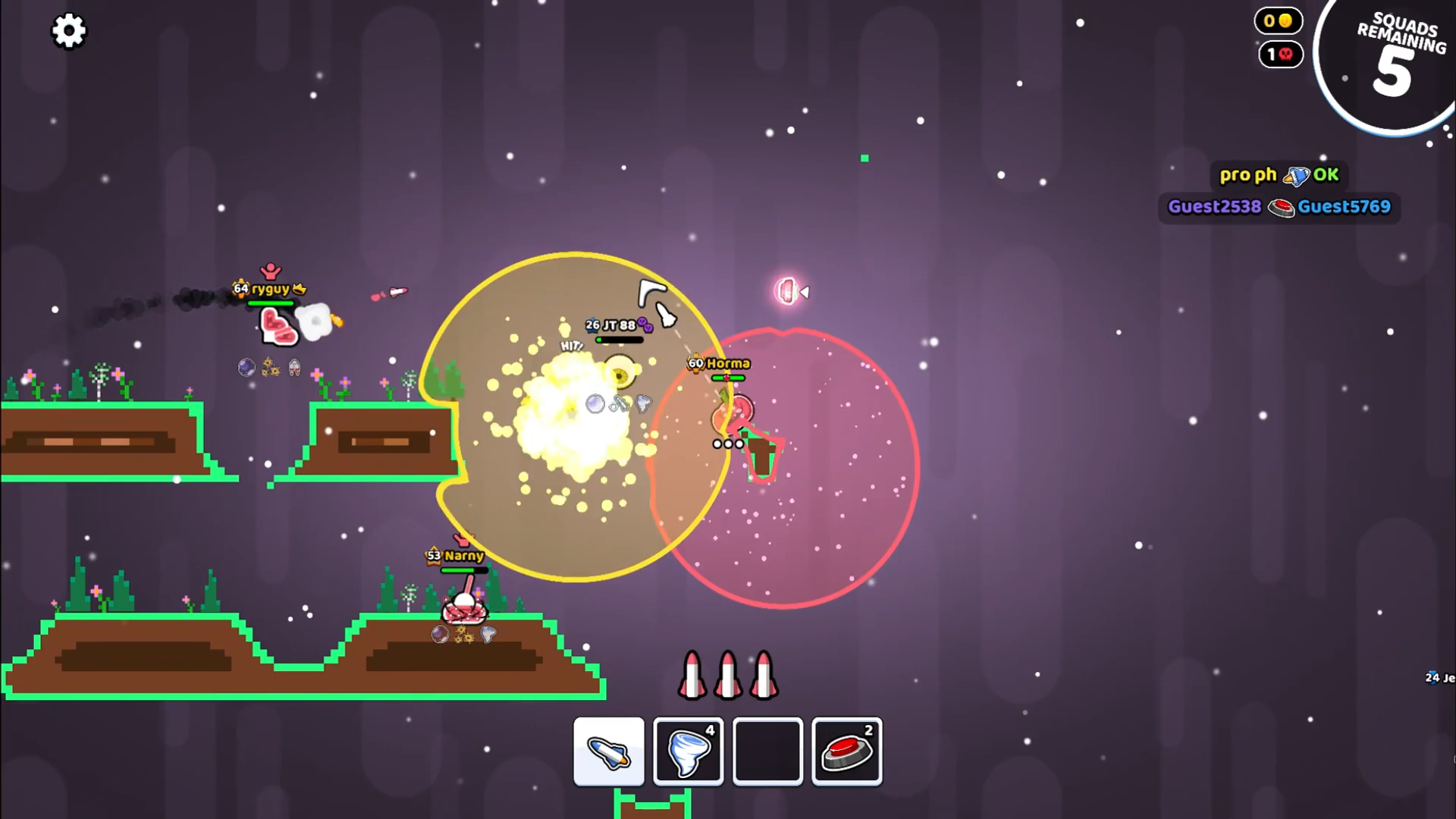
Task: Open the gear settings menu
Action: pos(68,31)
